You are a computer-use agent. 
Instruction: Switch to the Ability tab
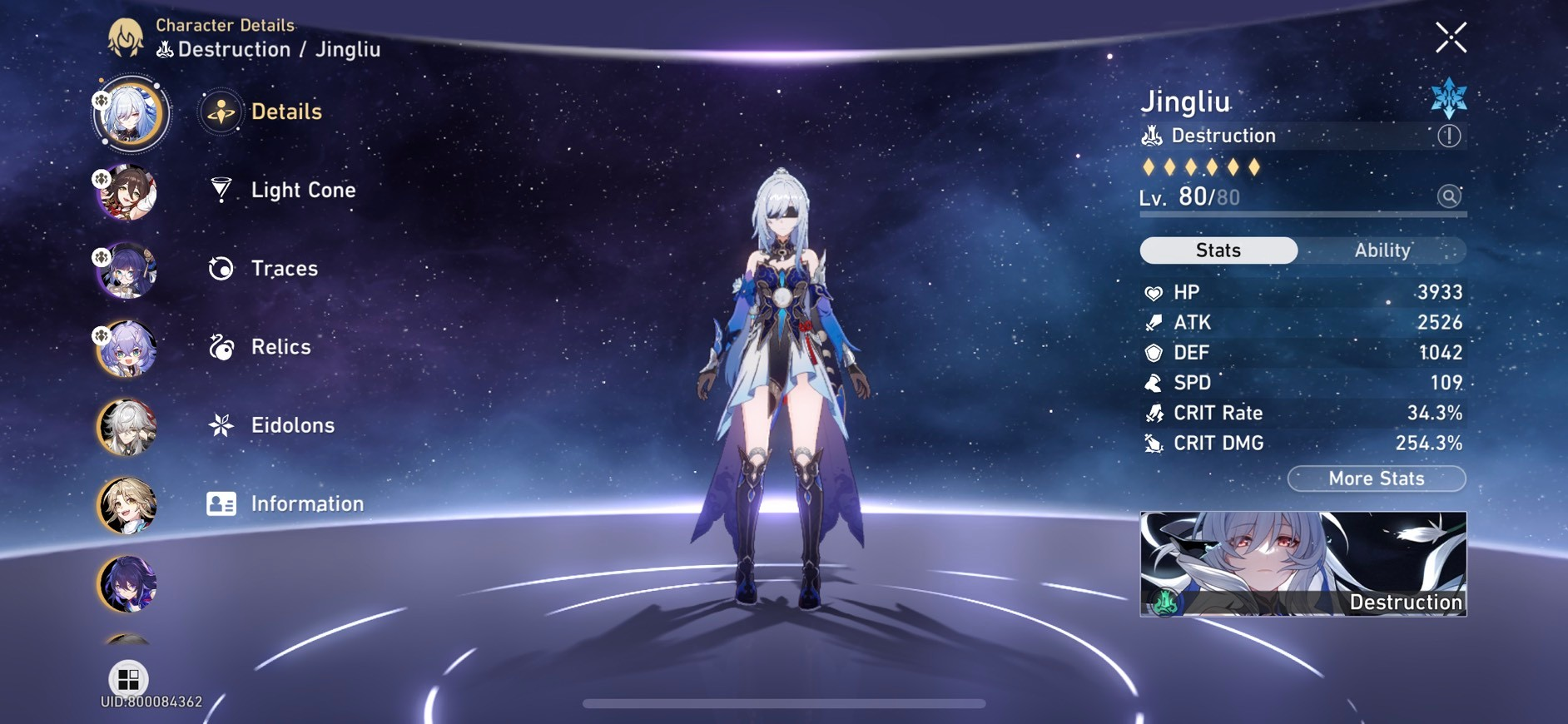(1382, 250)
